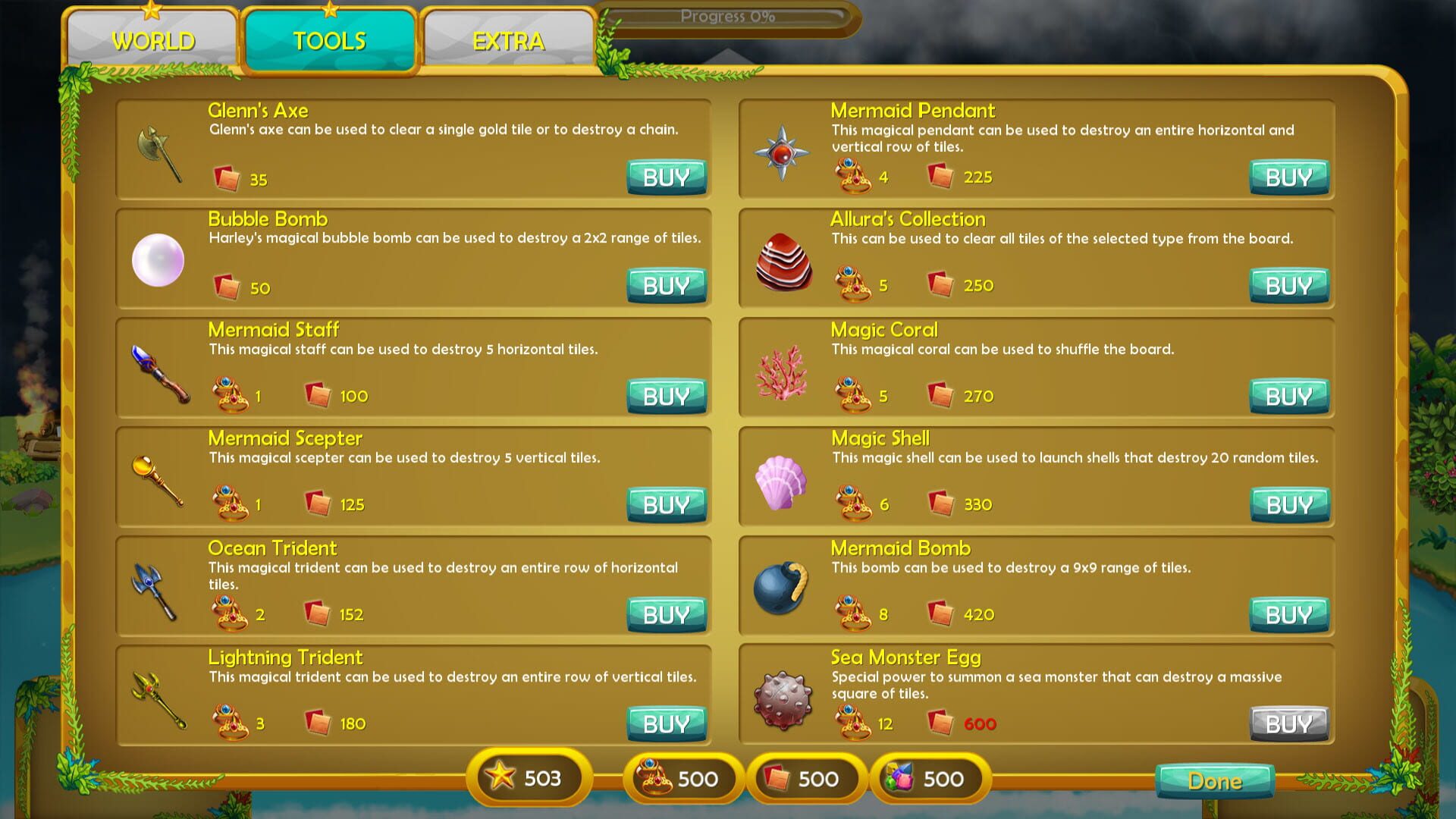This screenshot has height=819, width=1456.
Task: Click the Progress 0% bar
Action: coord(726,15)
